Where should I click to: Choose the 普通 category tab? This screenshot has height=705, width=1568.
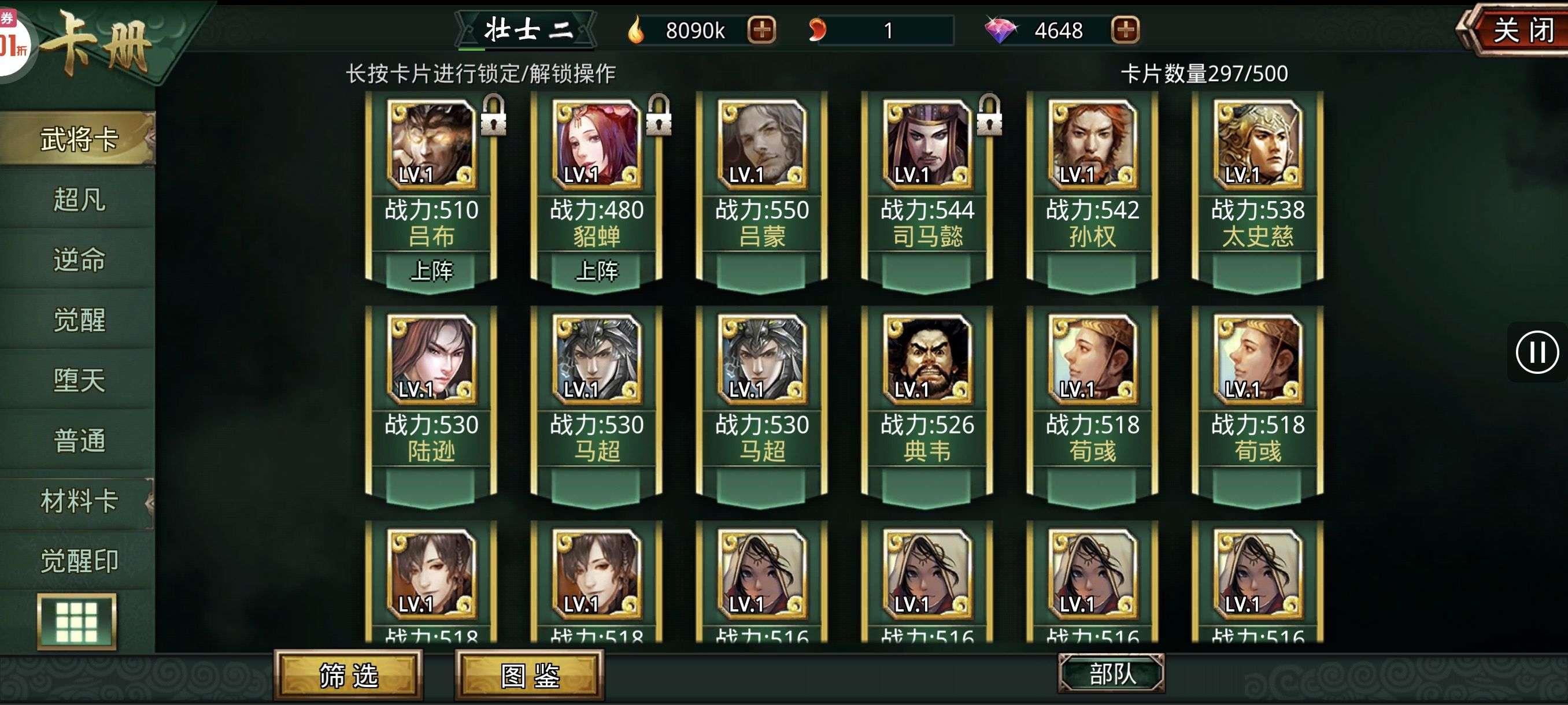click(x=79, y=440)
